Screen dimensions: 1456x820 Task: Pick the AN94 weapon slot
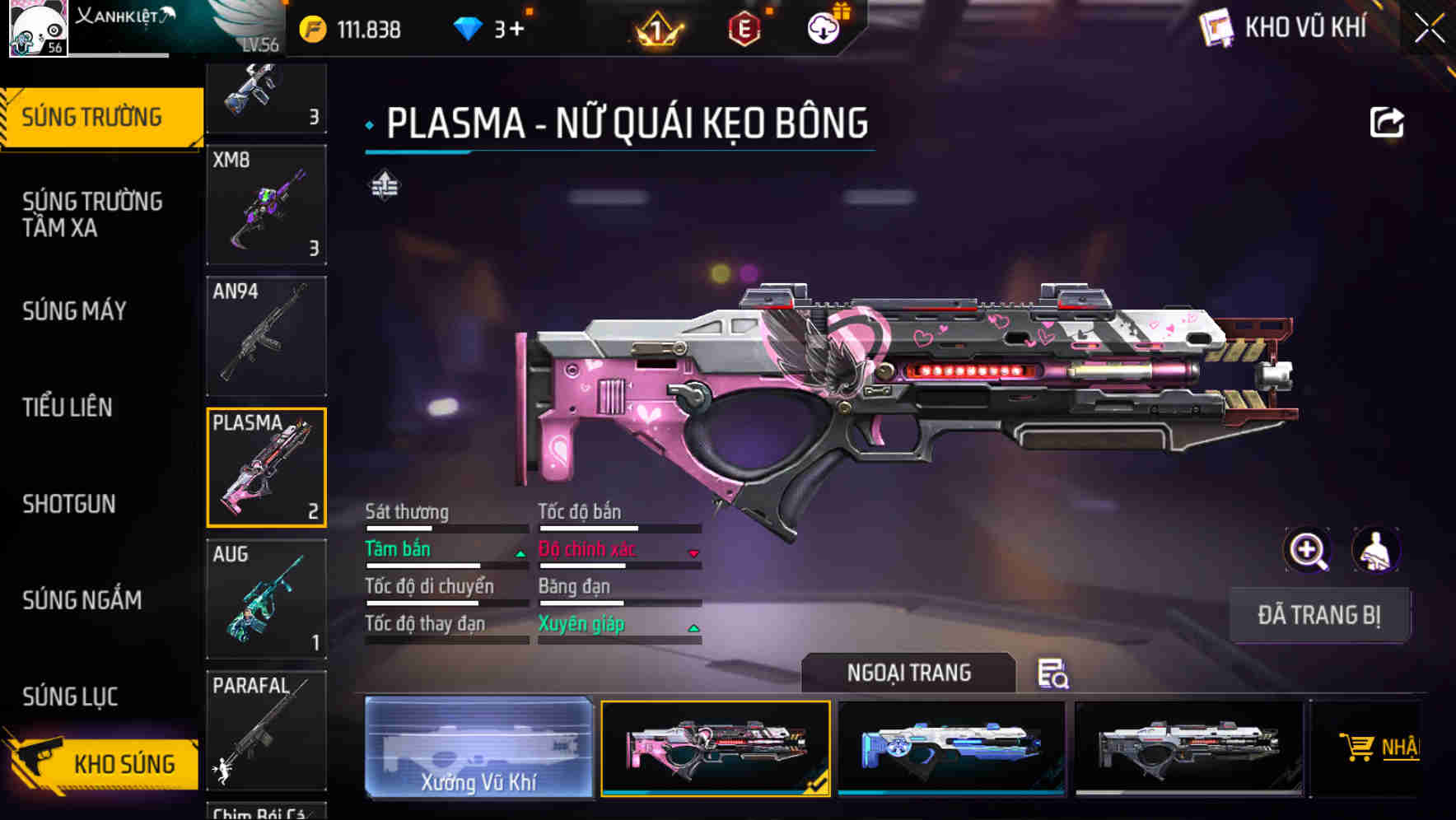266,336
